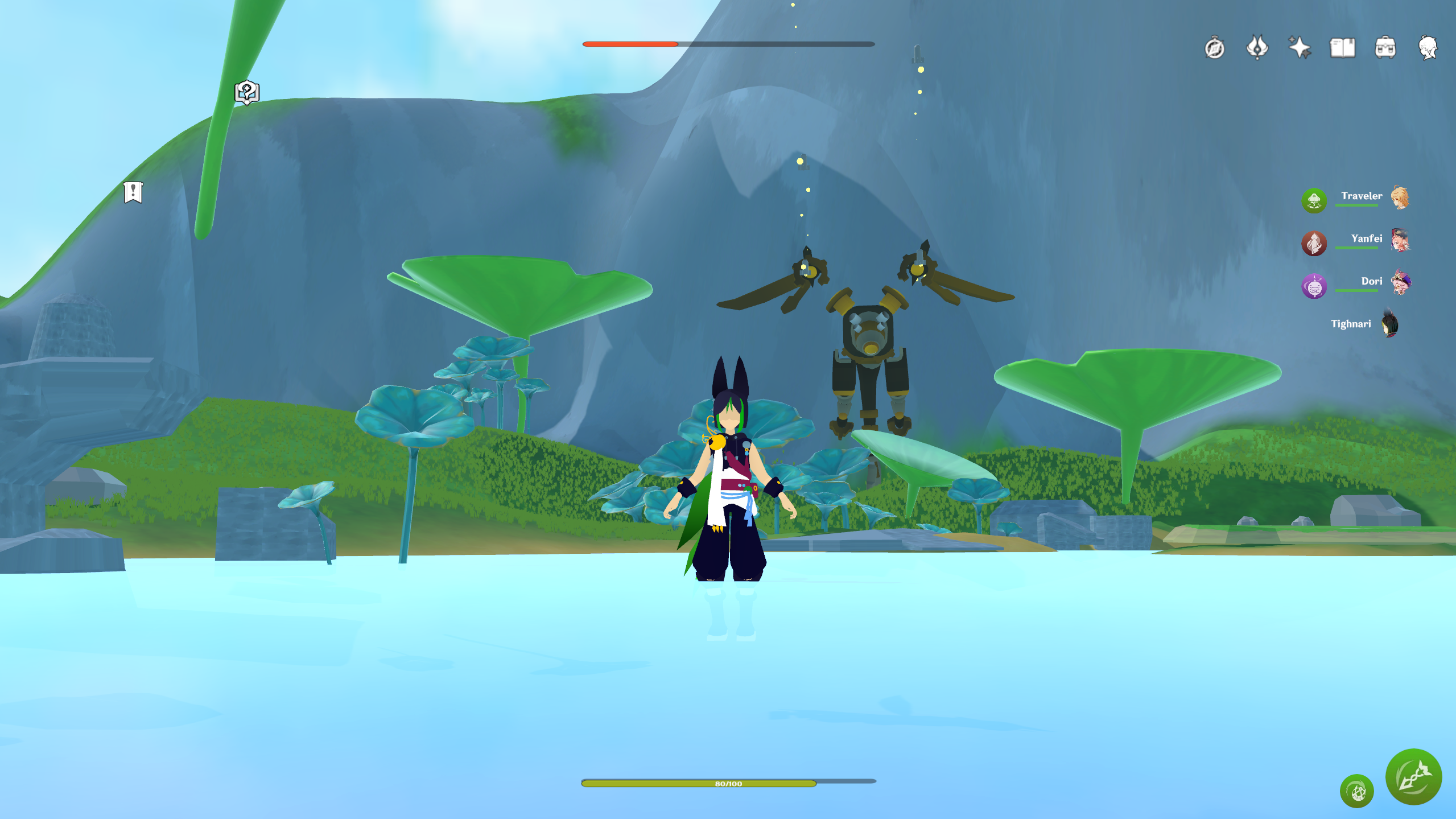Open the compass adventure icon

pos(1214,48)
